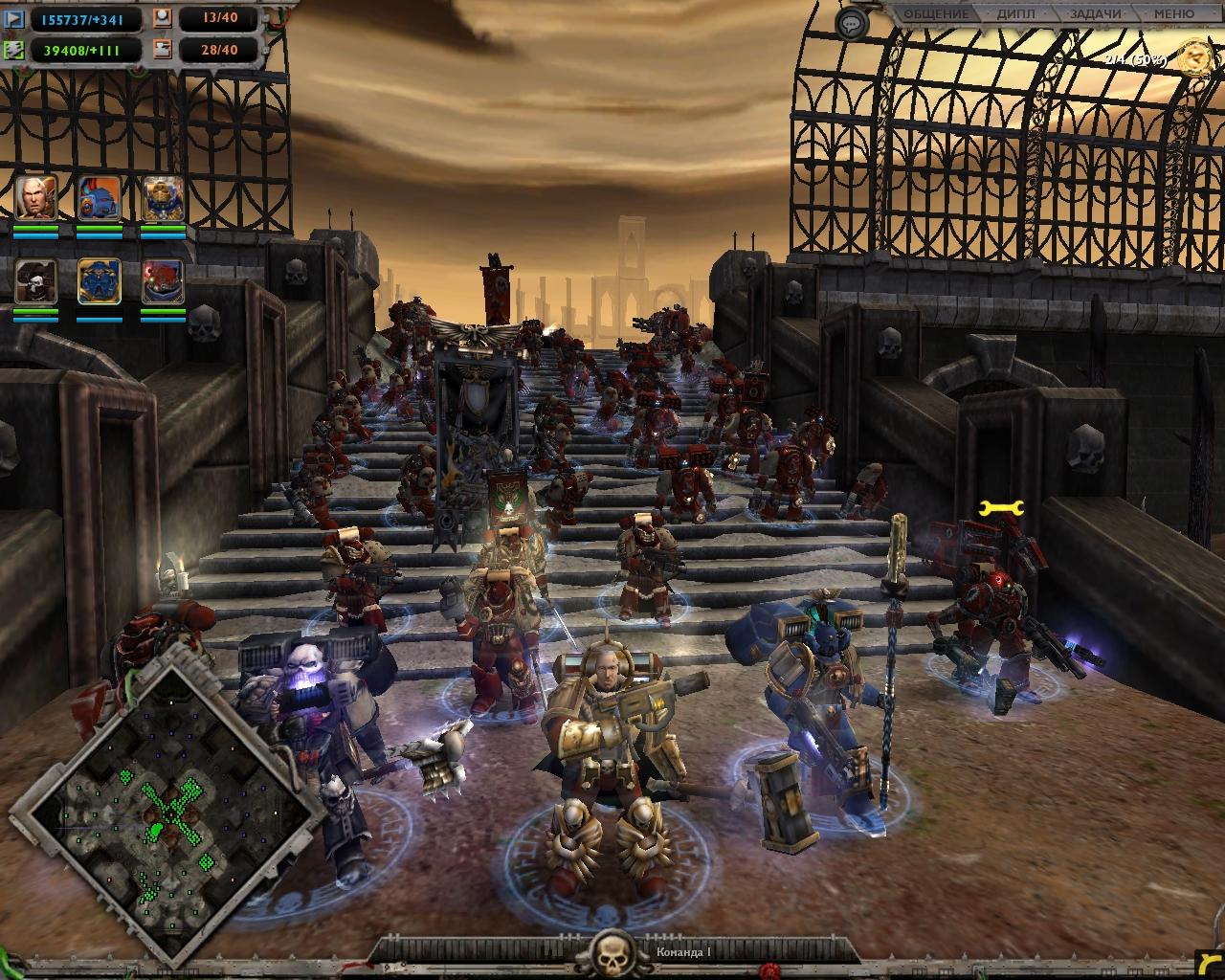The width and height of the screenshot is (1225, 980).
Task: Click the skull emblem on bottom bar
Action: click(612, 952)
